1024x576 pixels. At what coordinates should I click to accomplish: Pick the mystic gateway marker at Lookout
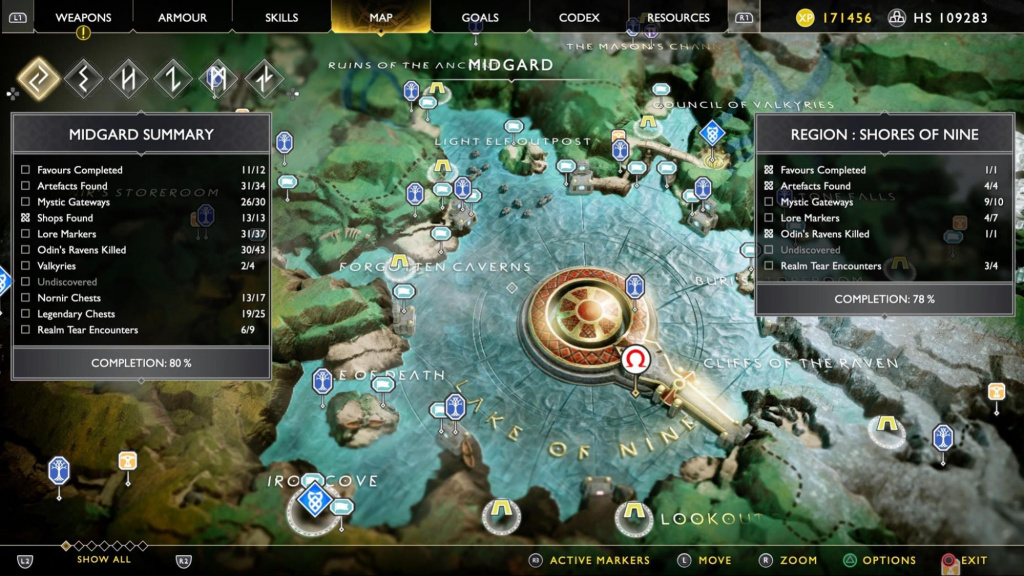tap(632, 514)
